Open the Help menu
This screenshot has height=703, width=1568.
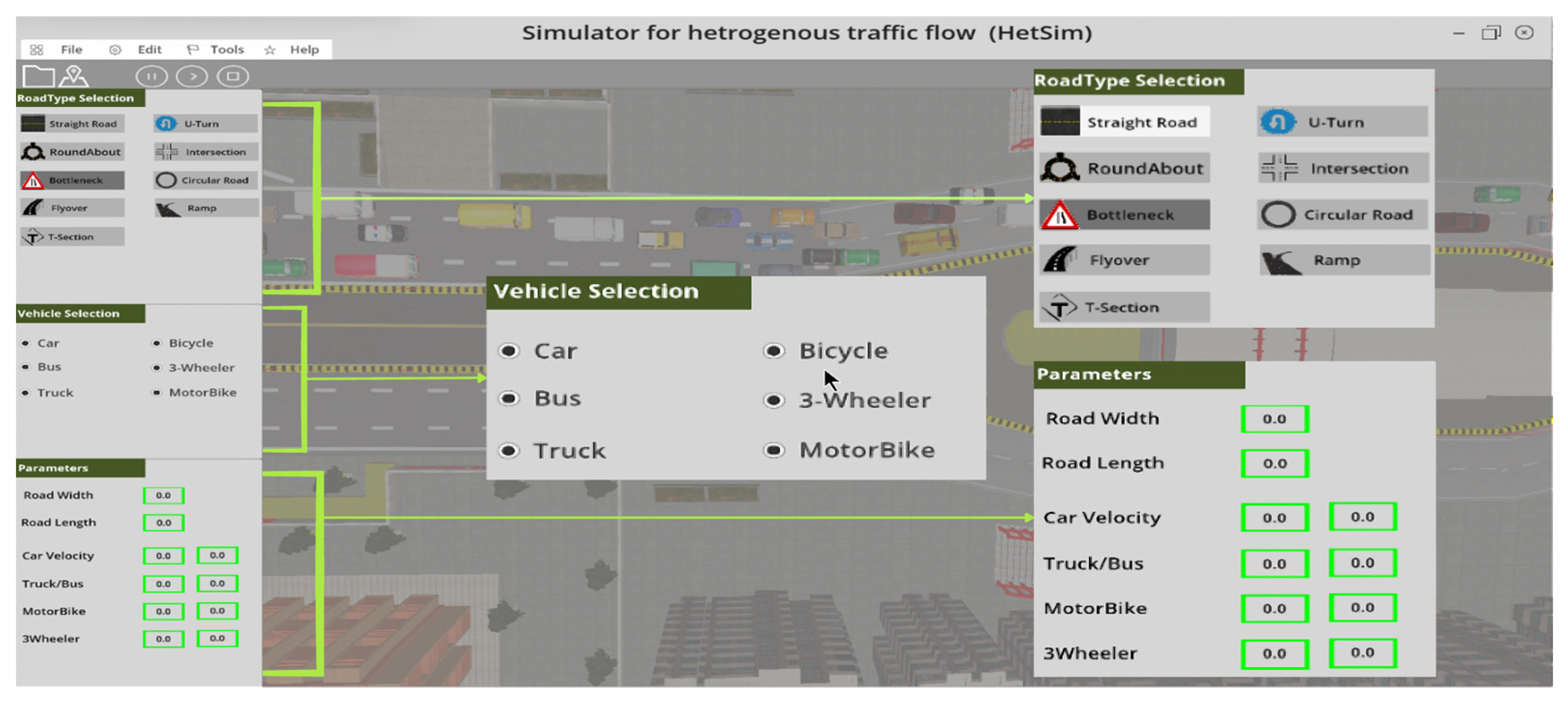pyautogui.click(x=304, y=49)
